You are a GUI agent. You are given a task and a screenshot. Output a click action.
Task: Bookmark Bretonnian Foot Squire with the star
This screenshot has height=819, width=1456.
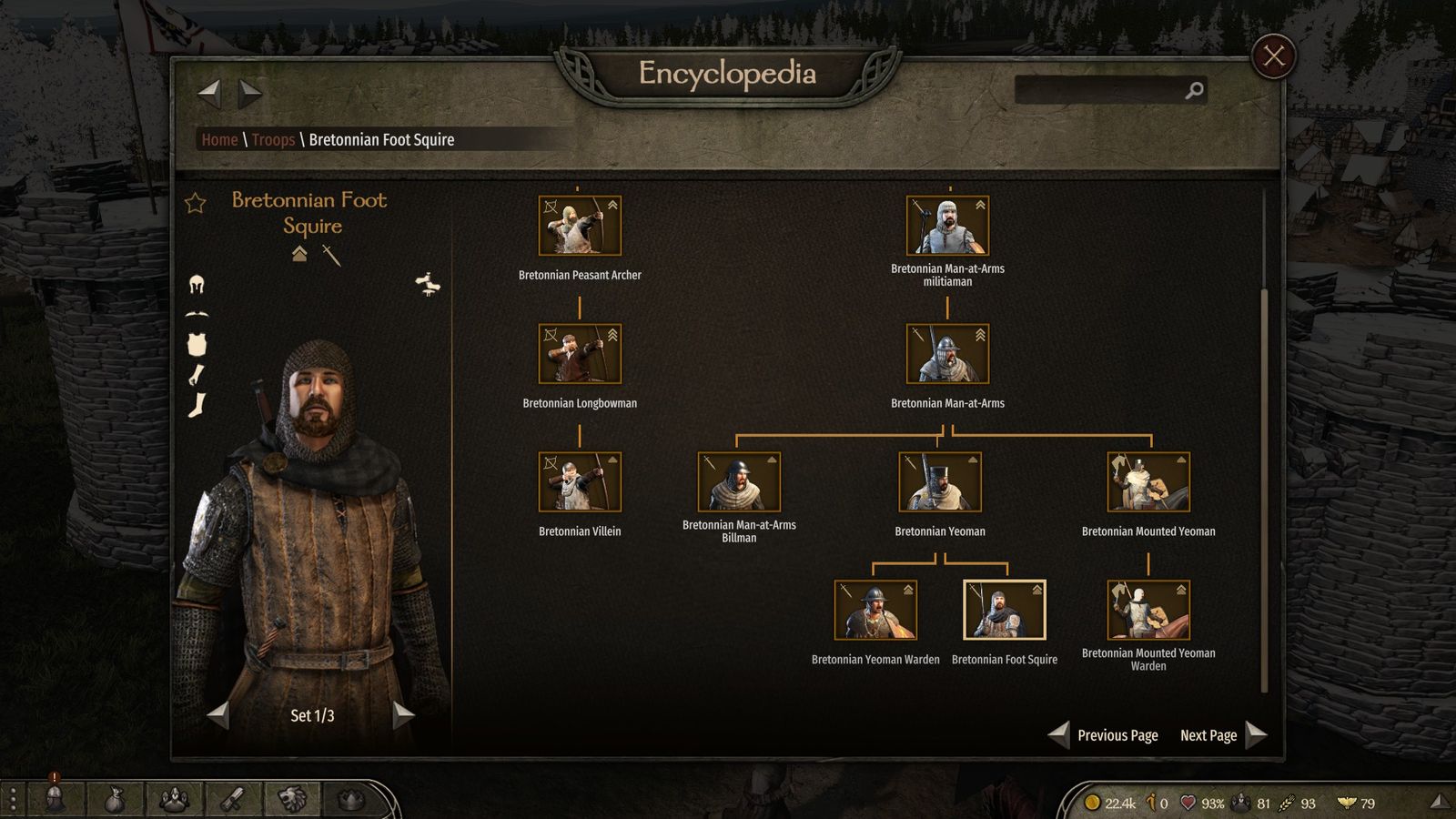pos(196,203)
